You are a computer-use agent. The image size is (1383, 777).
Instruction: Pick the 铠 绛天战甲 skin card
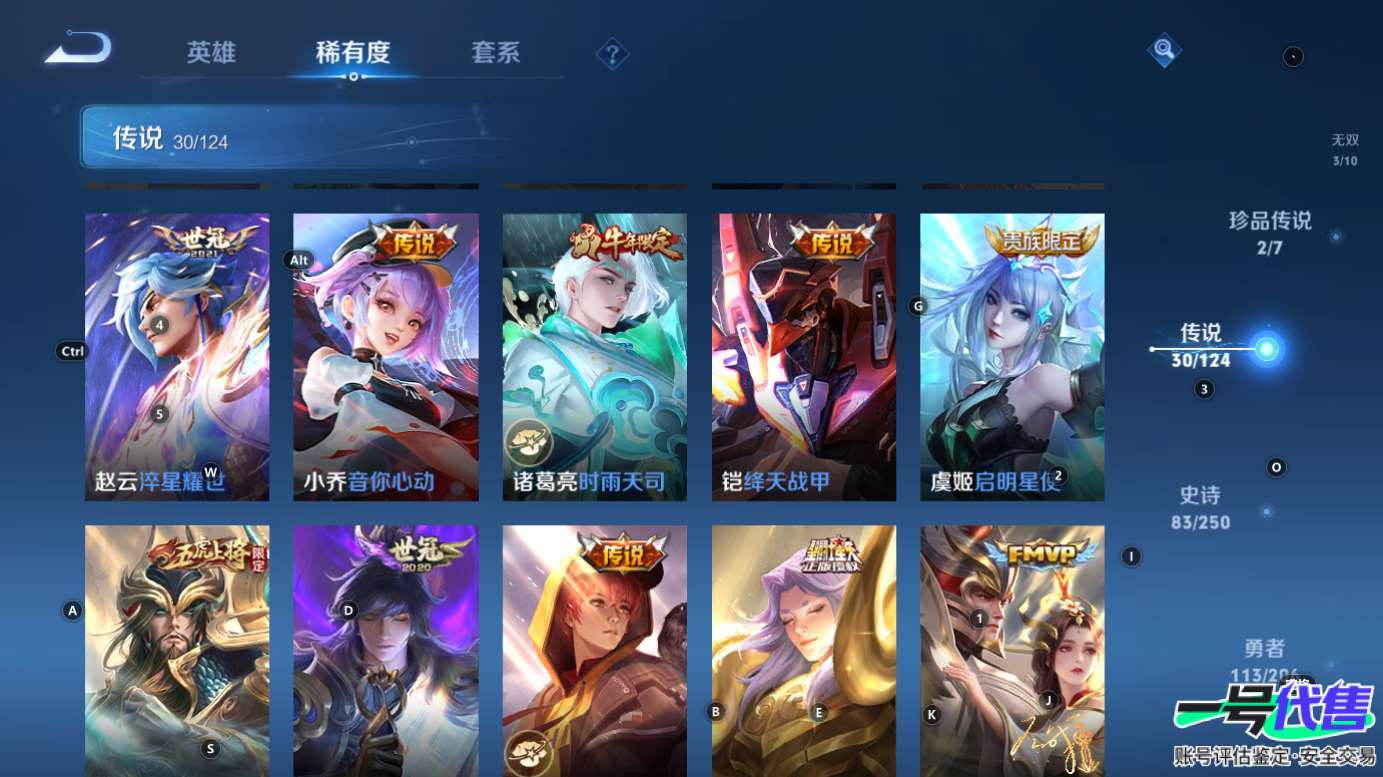click(x=803, y=356)
